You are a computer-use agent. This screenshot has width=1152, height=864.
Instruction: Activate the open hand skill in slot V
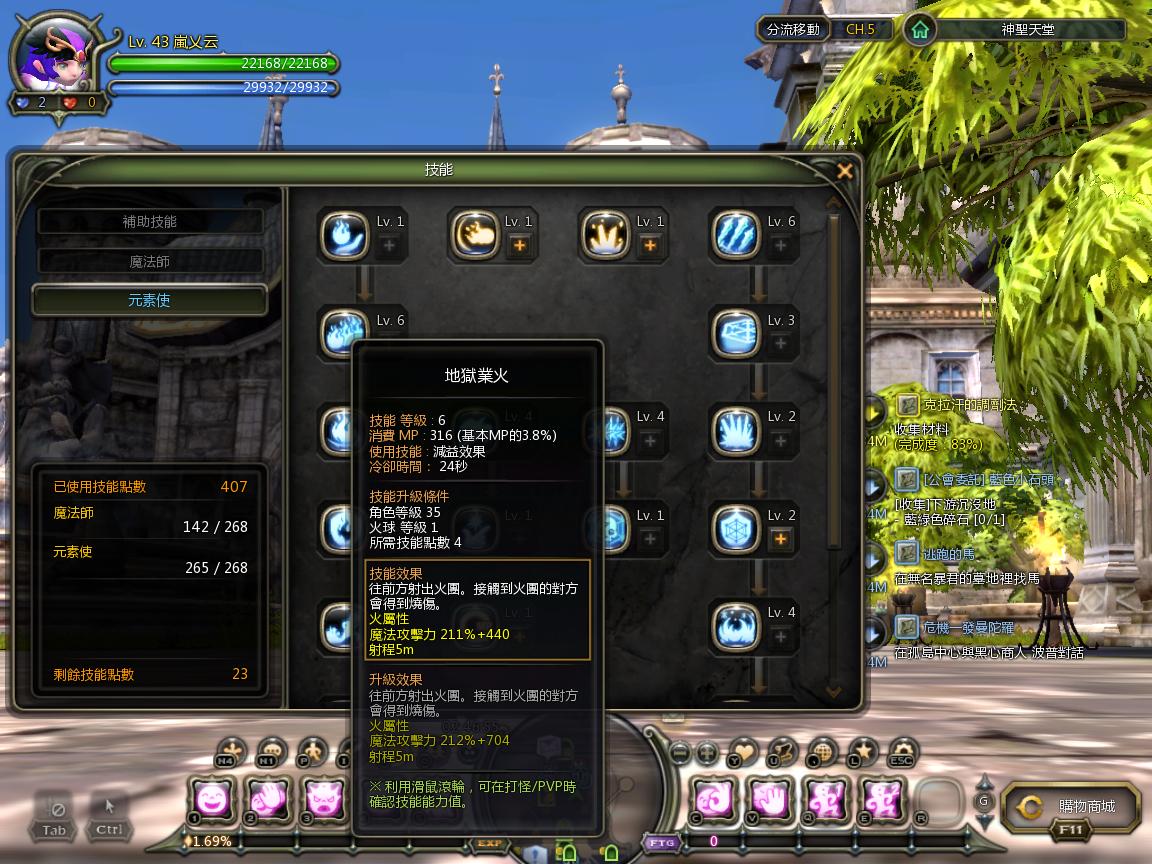[x=771, y=799]
